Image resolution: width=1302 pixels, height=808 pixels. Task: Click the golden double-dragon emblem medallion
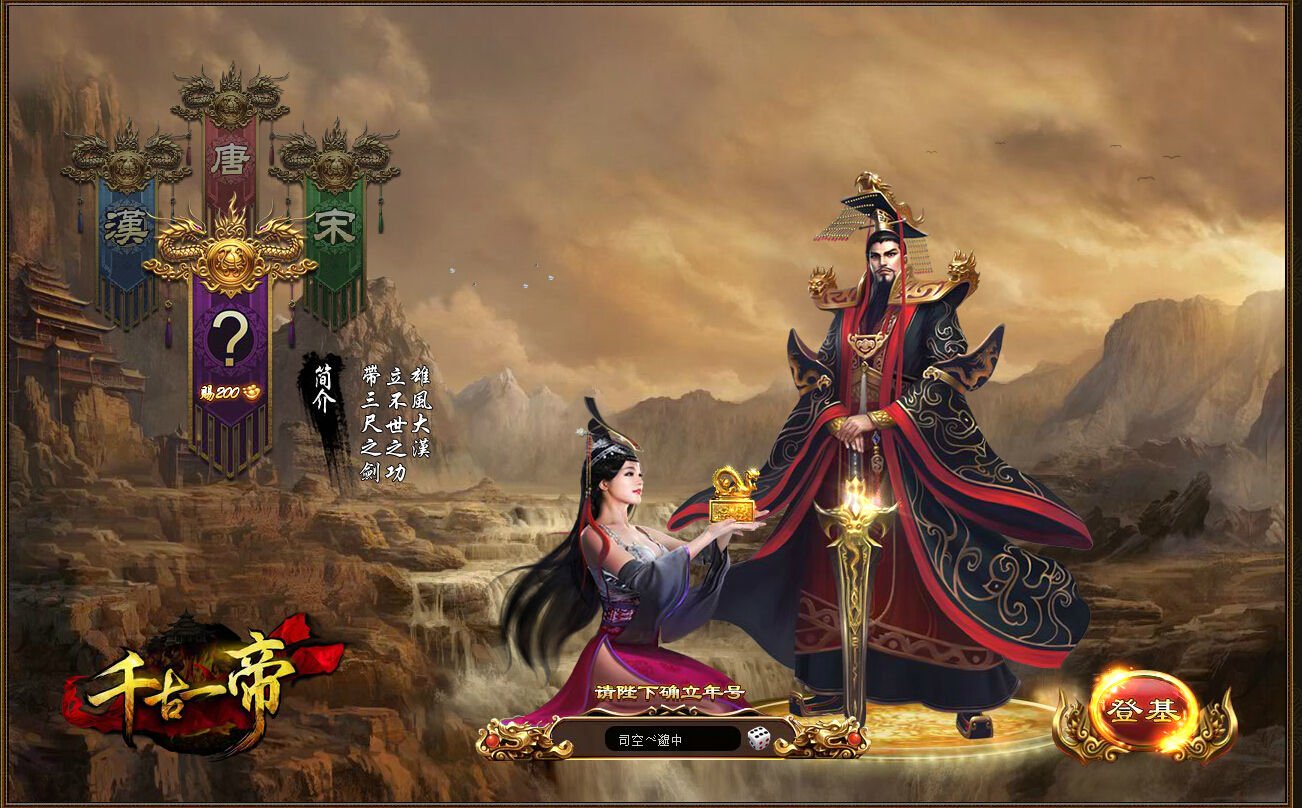(229, 262)
